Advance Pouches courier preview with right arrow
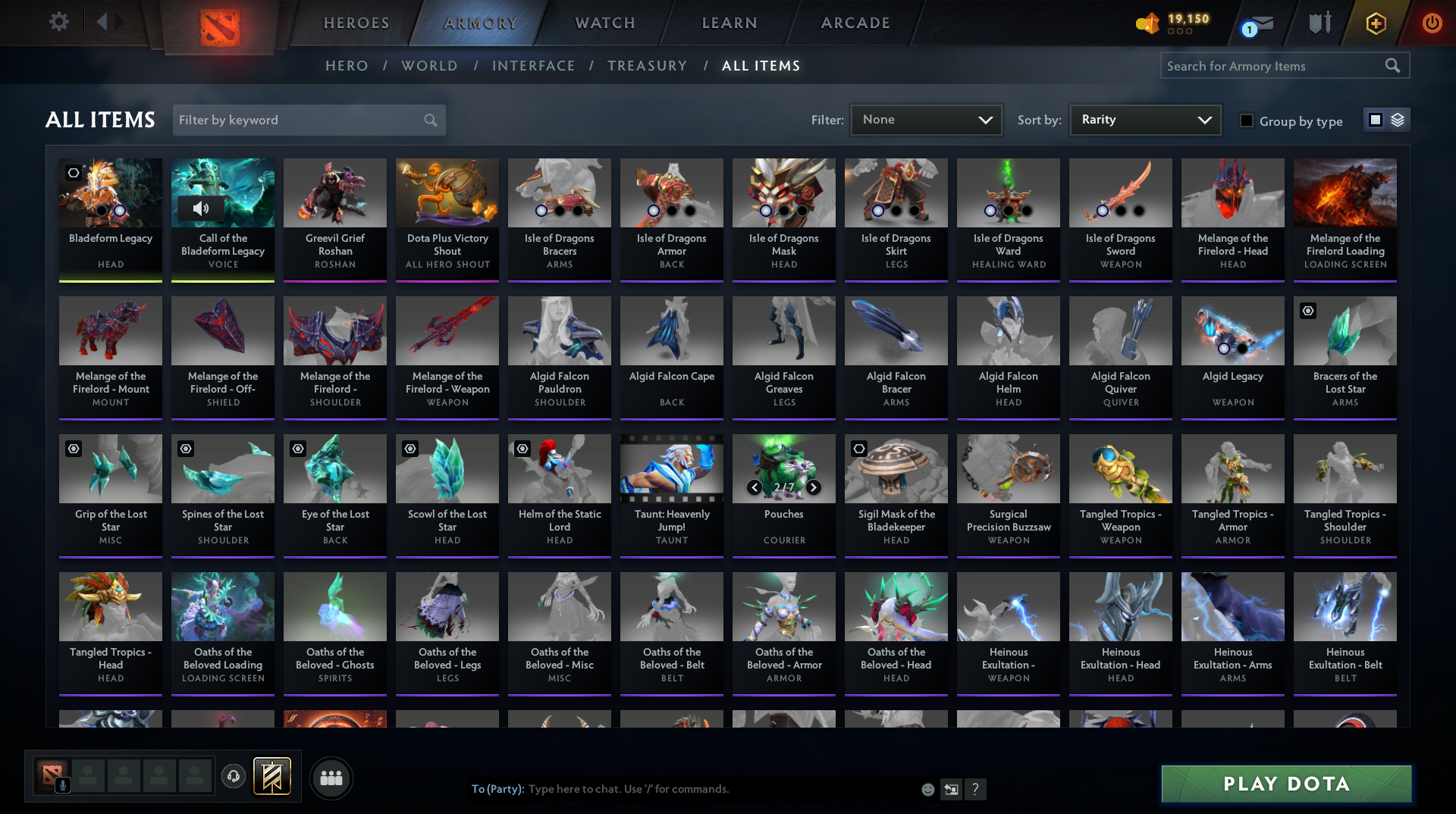Screen dimensions: 1456x814 point(813,488)
